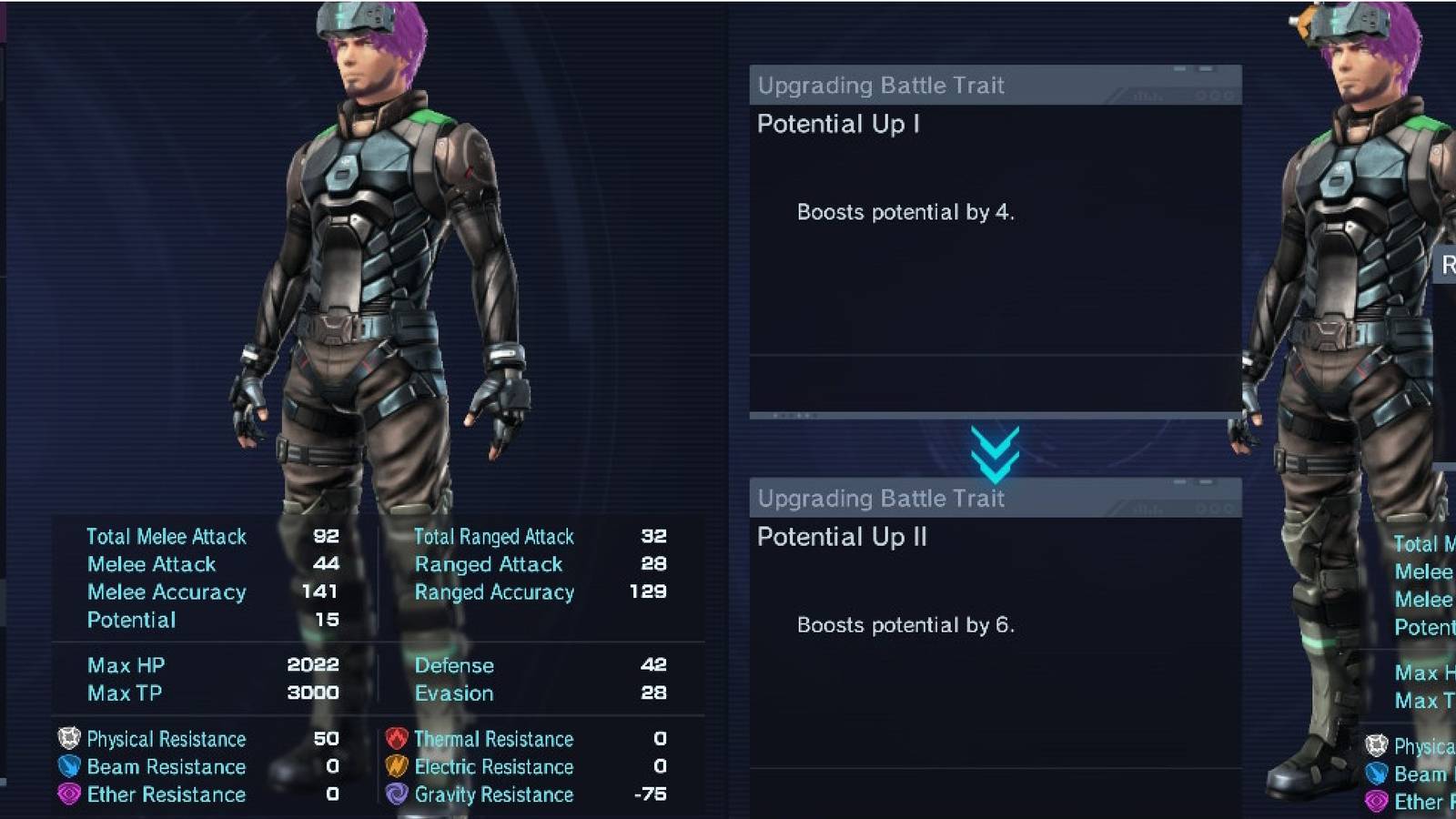
Task: Toggle the second indicator bar on lower panel
Action: coord(1208,482)
